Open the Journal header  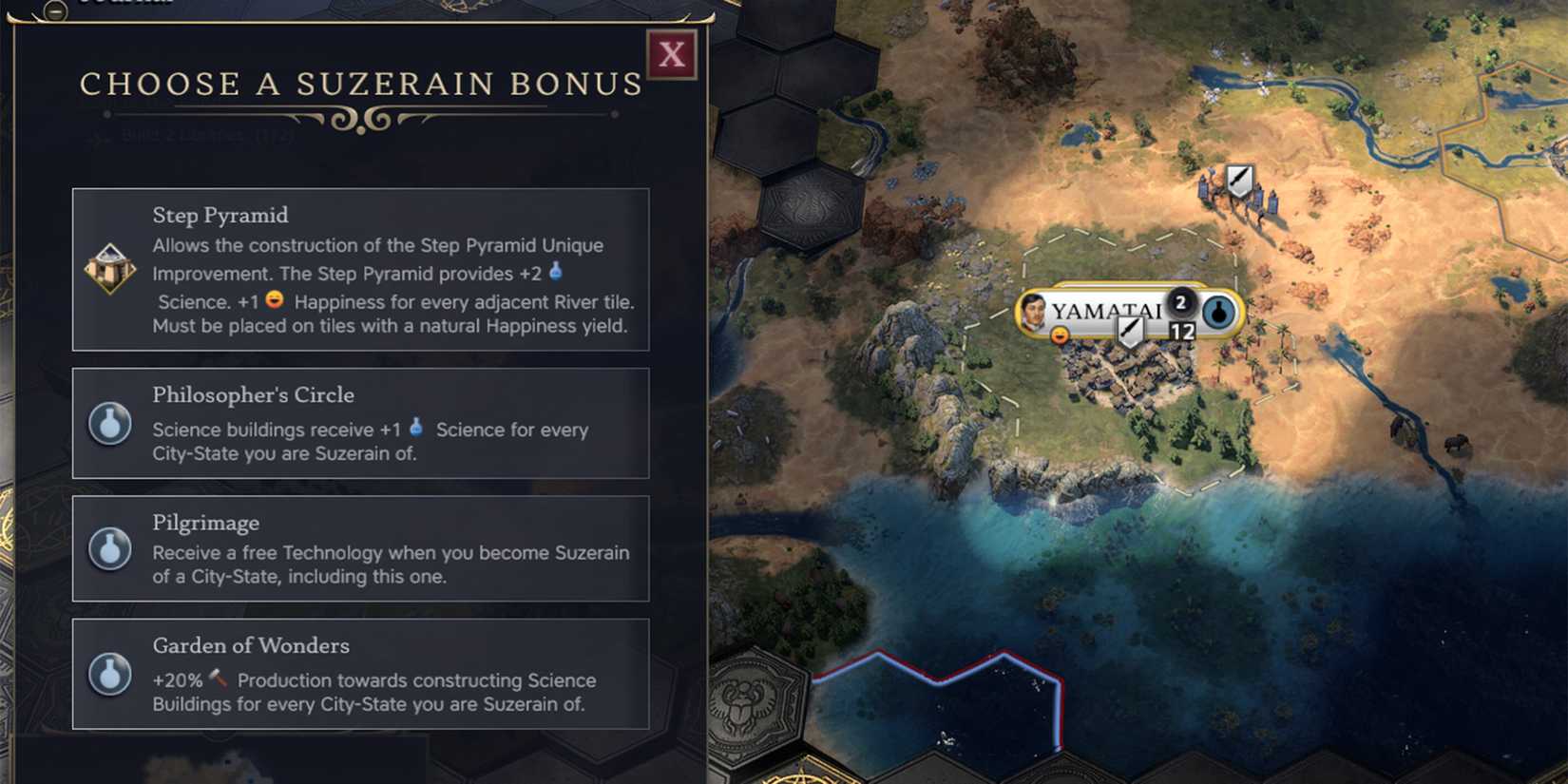(x=128, y=4)
